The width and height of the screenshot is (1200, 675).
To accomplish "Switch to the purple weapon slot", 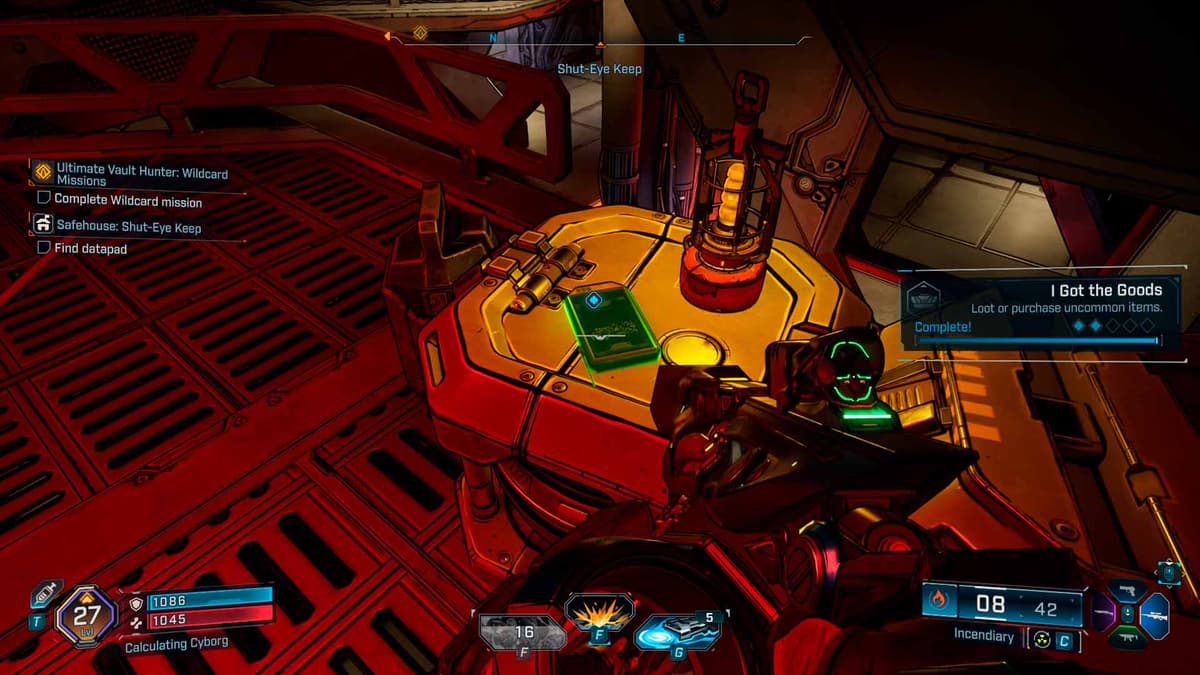I will pos(1103,613).
